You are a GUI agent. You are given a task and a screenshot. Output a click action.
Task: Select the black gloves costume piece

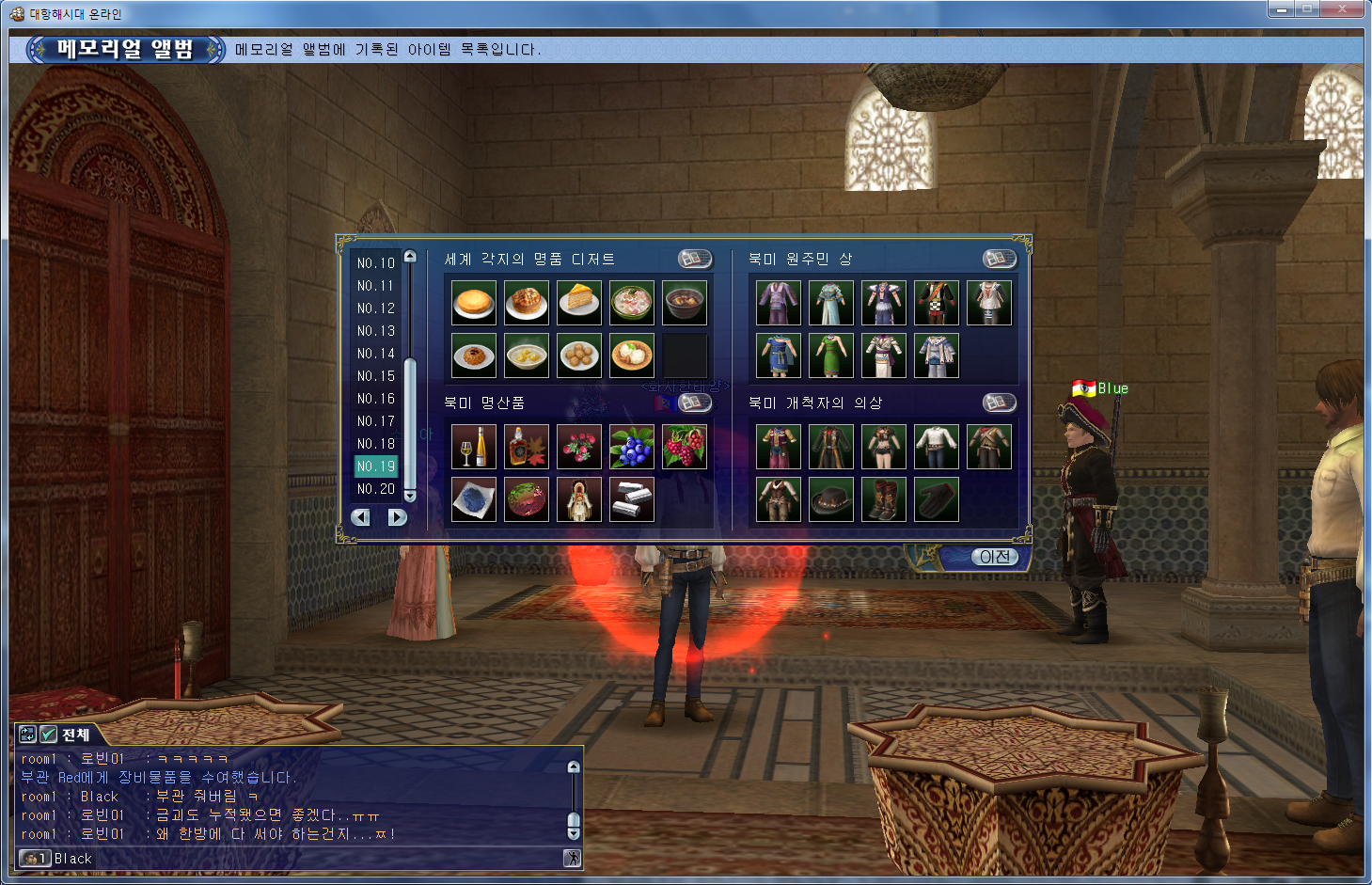tap(937, 499)
